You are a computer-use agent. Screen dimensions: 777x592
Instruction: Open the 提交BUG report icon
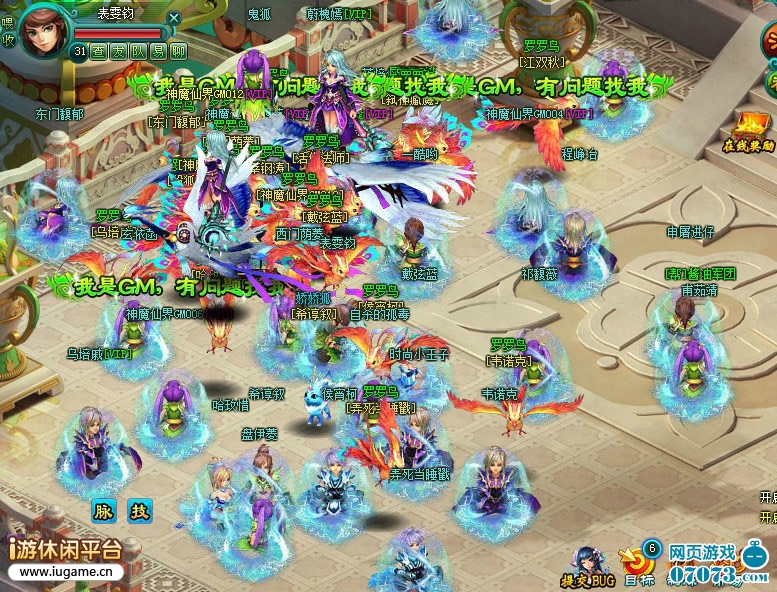pos(587,567)
